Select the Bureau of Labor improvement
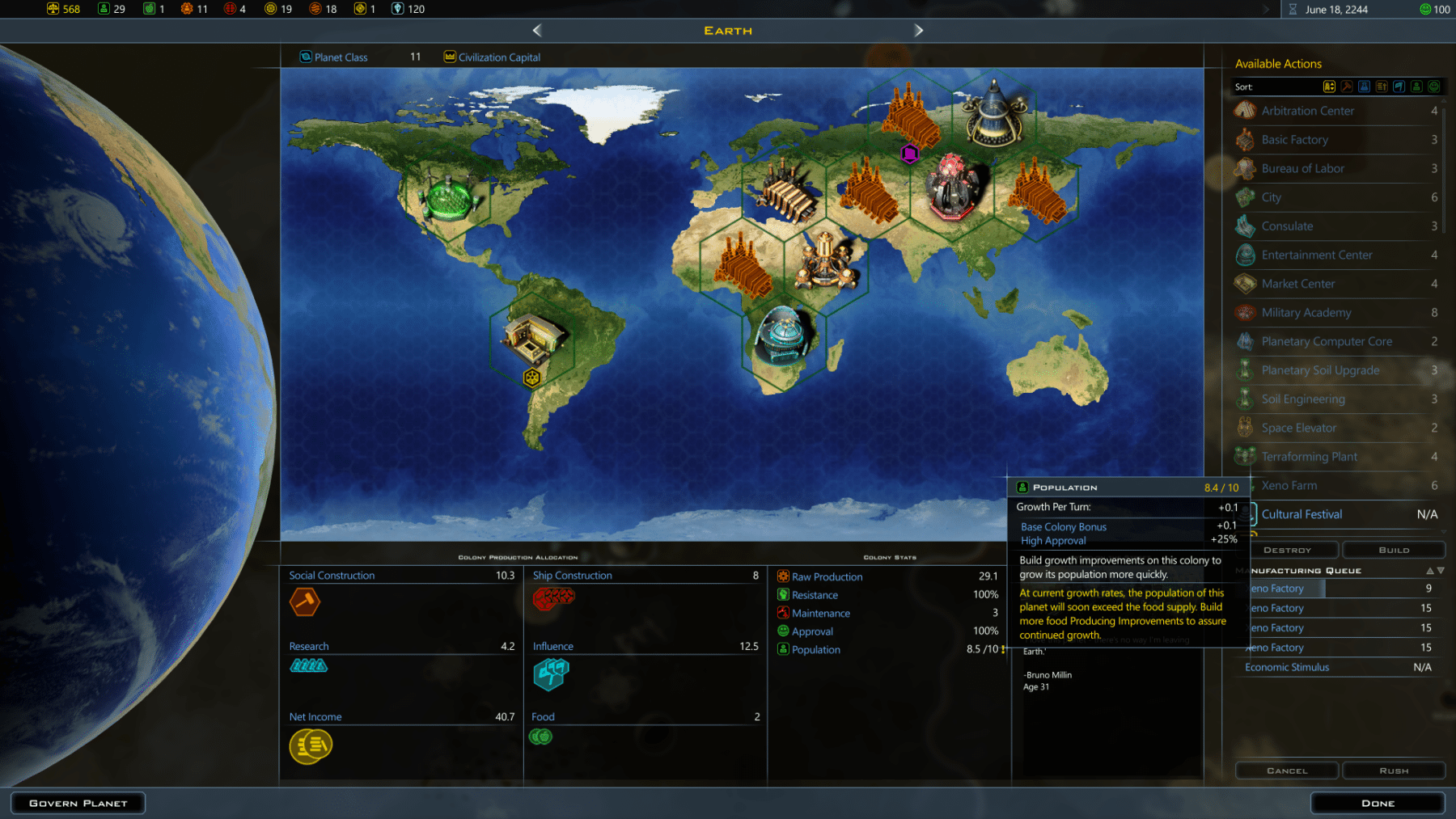The width and height of the screenshot is (1456, 819). click(1302, 168)
